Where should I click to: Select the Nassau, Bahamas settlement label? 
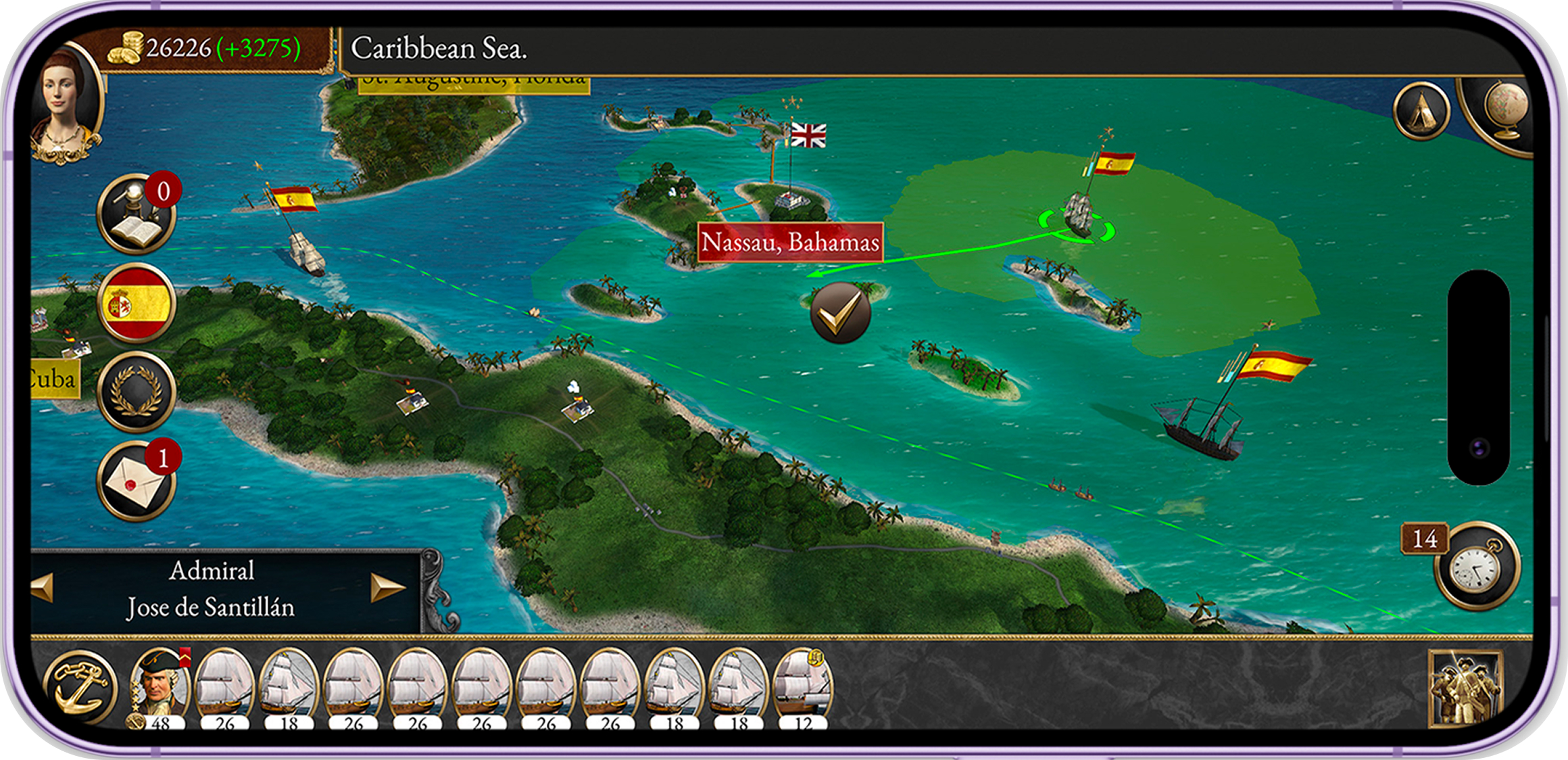click(790, 241)
